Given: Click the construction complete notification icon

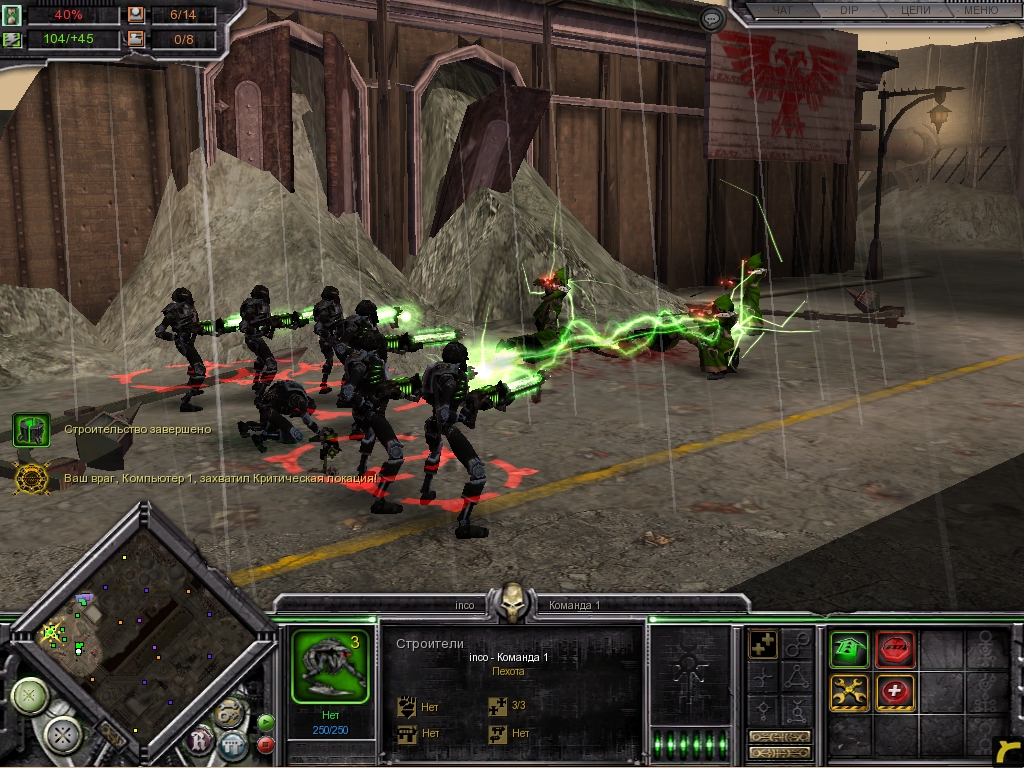Looking at the screenshot, I should pyautogui.click(x=31, y=430).
